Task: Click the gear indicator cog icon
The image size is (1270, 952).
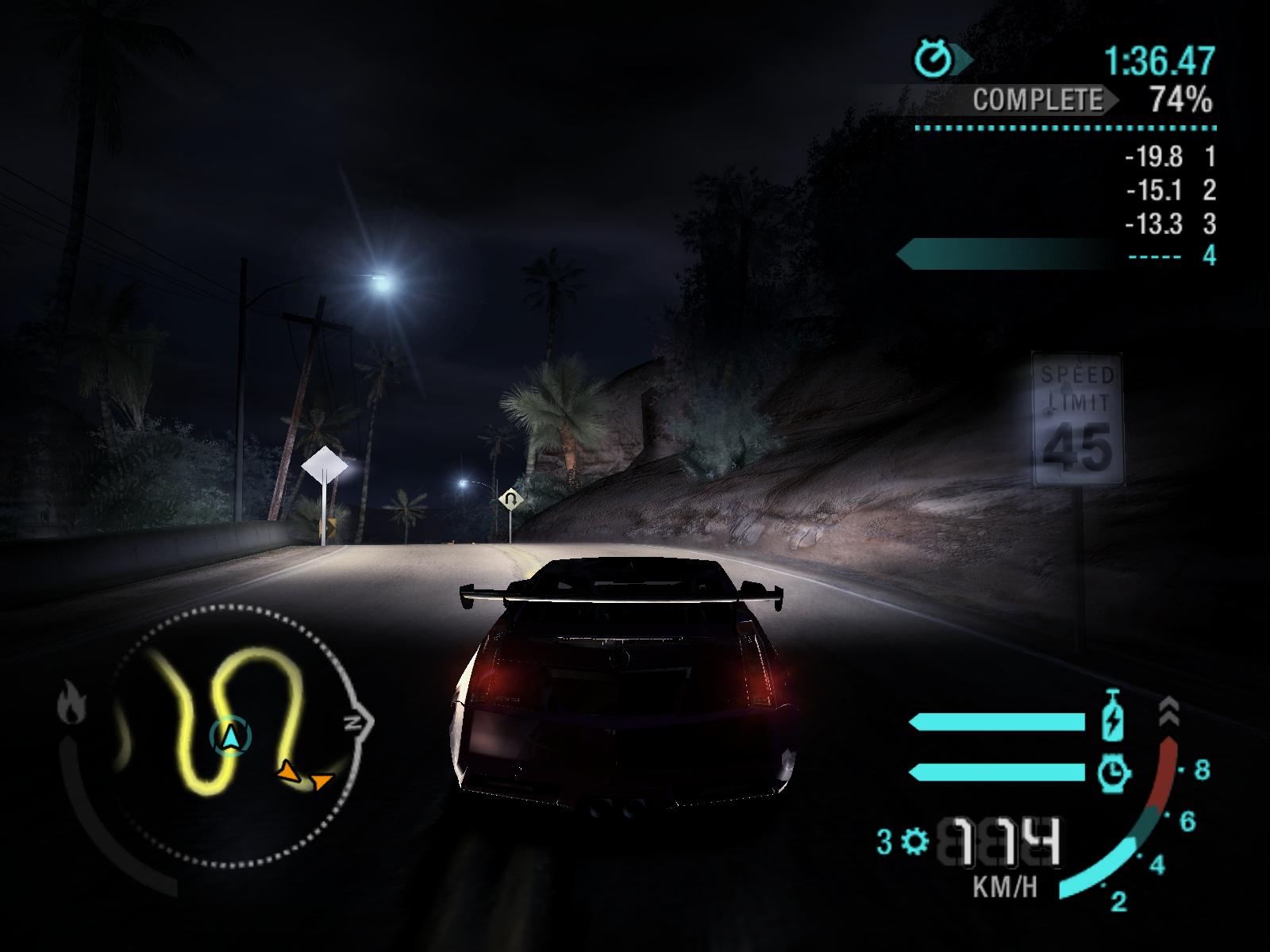Action: [x=915, y=841]
